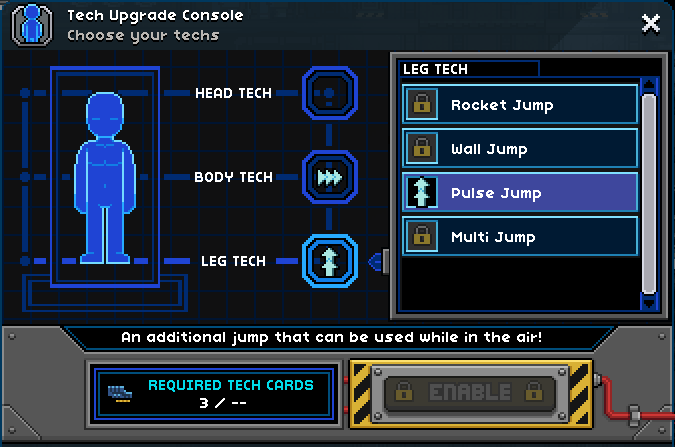Close the Tech Upgrade Console
This screenshot has height=447, width=675.
pos(650,23)
